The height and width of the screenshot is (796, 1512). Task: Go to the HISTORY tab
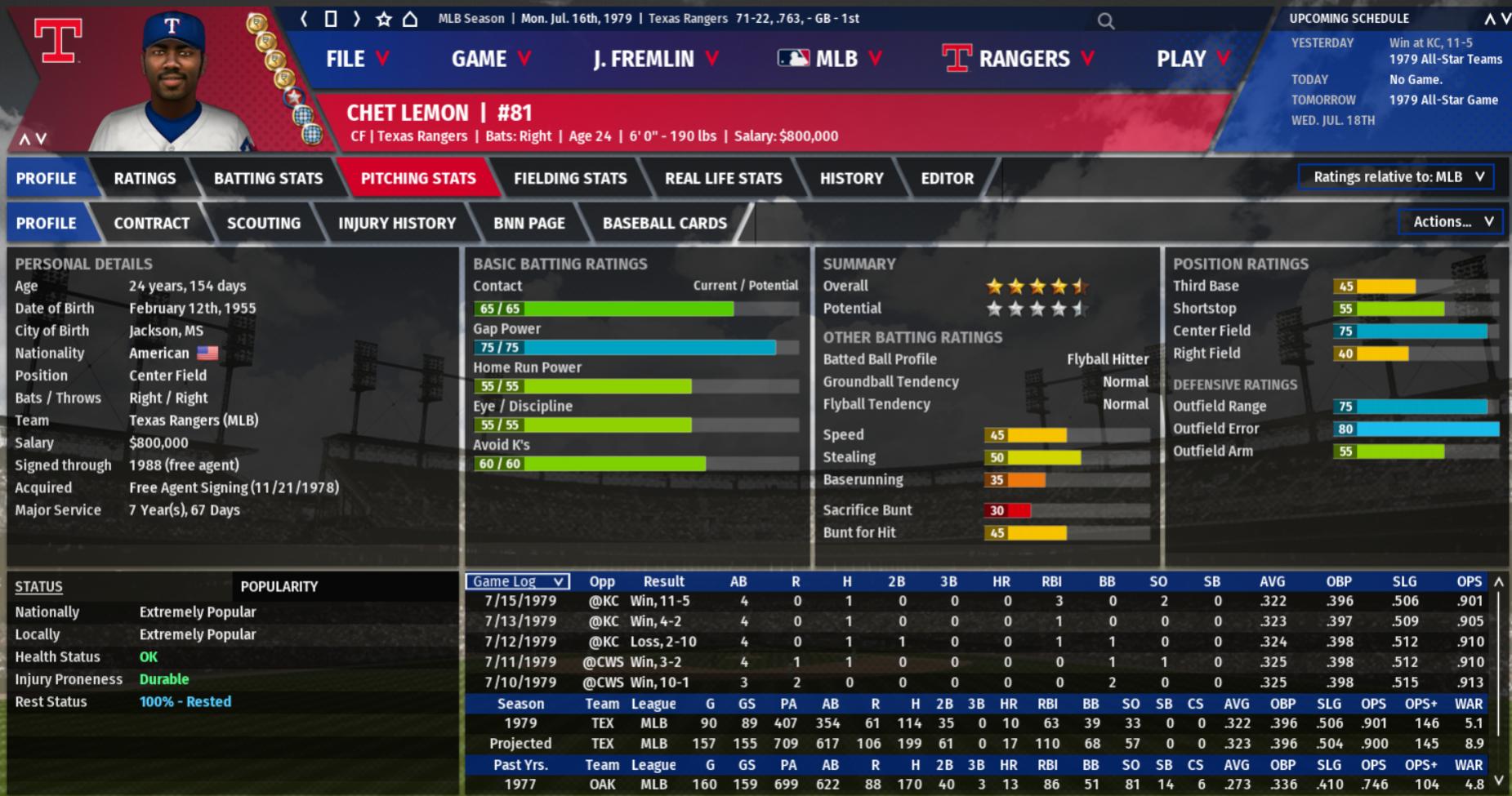[851, 178]
